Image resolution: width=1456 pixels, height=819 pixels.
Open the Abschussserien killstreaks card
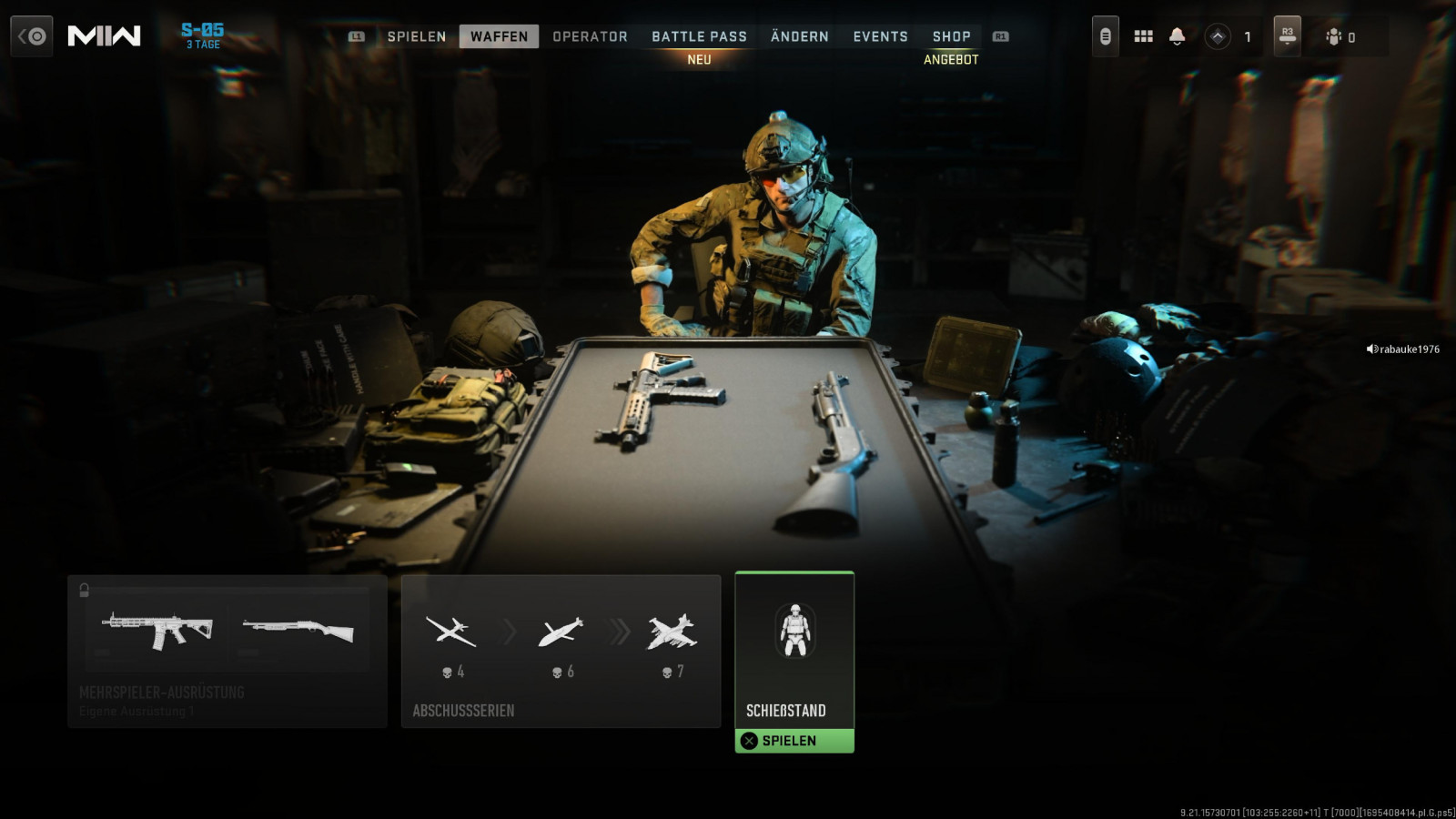561,651
